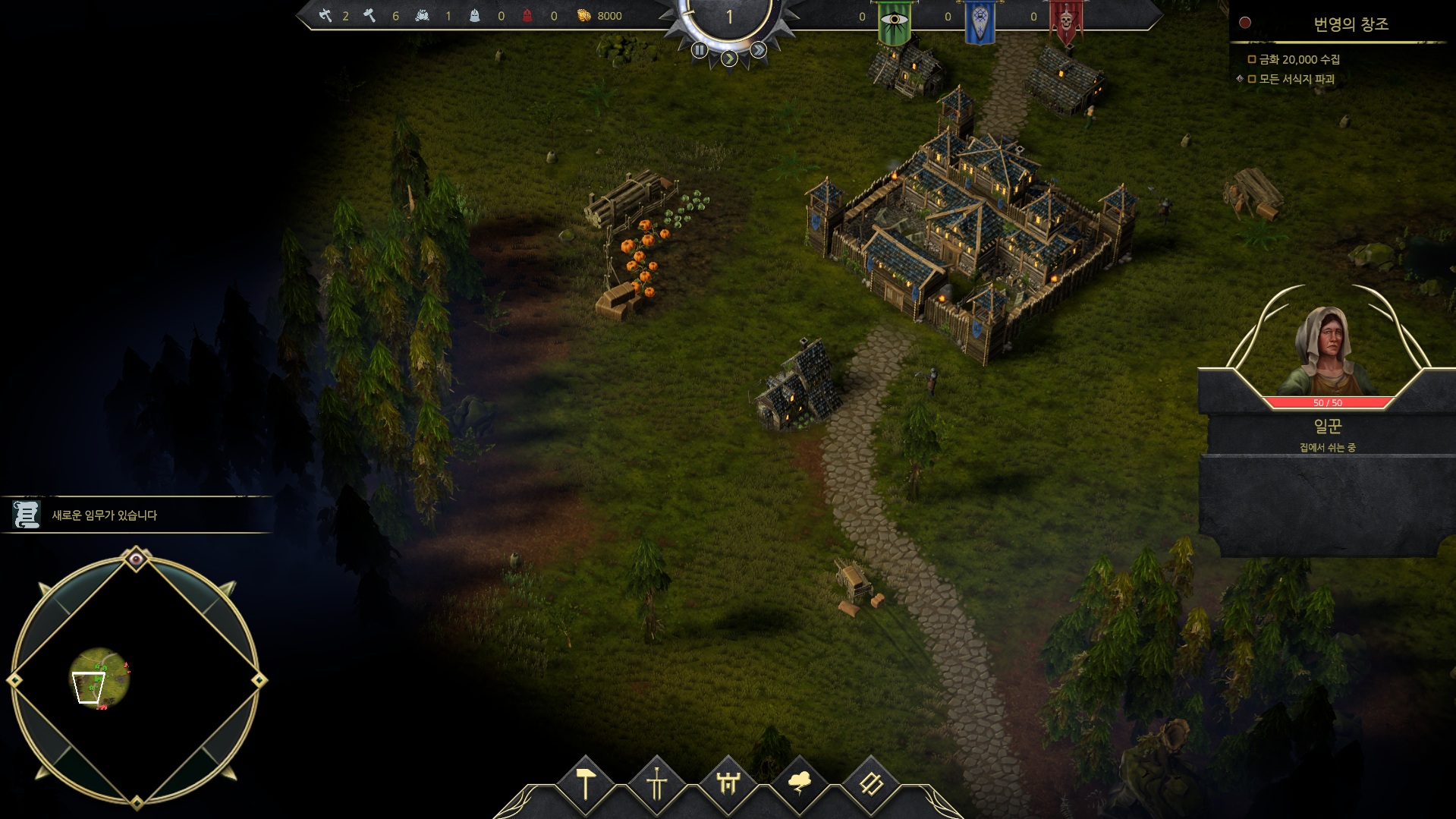Open the '번영의 창조' mission title
This screenshot has height=819, width=1456.
pos(1351,24)
